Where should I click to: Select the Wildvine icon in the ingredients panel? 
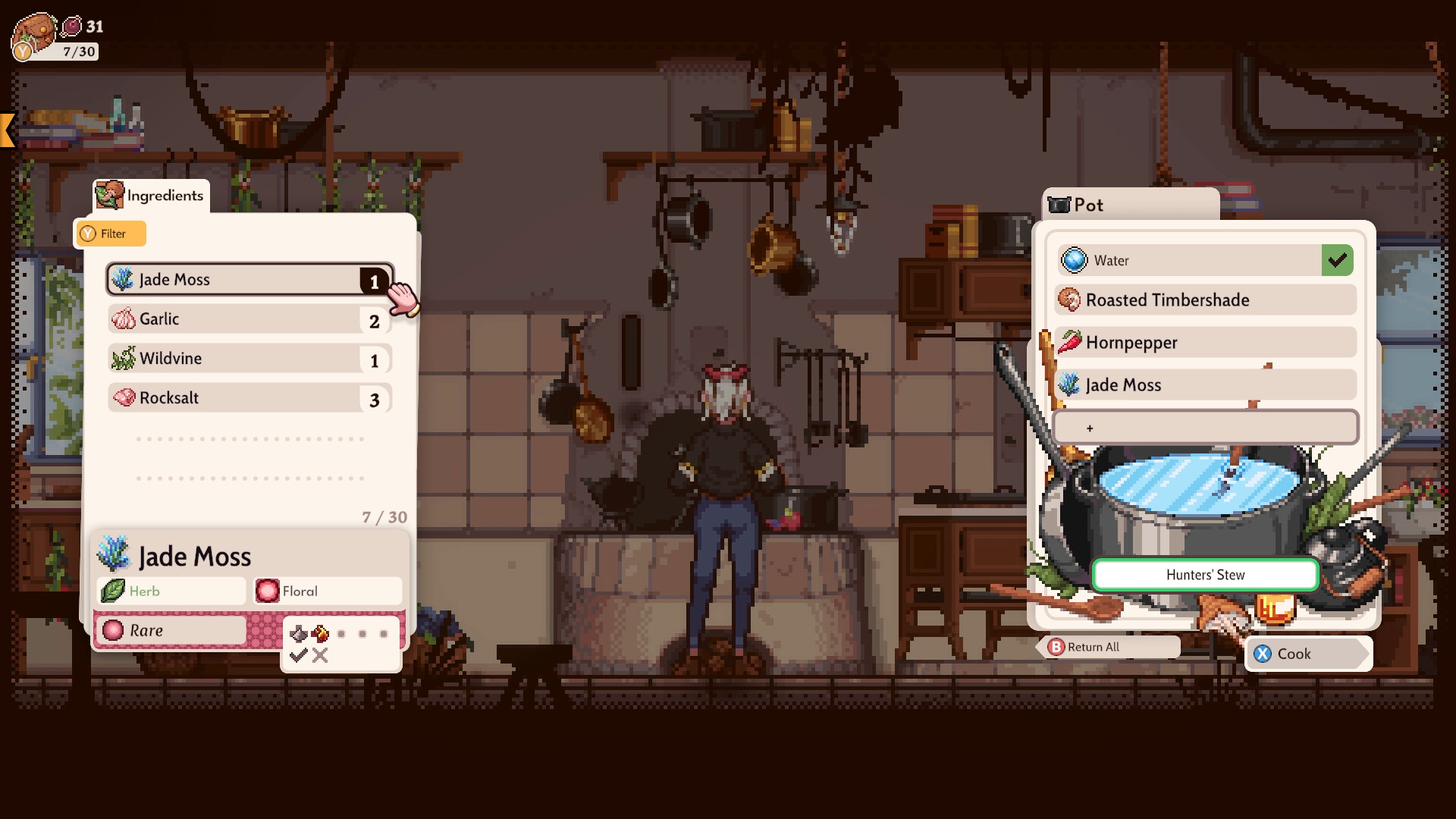[124, 358]
